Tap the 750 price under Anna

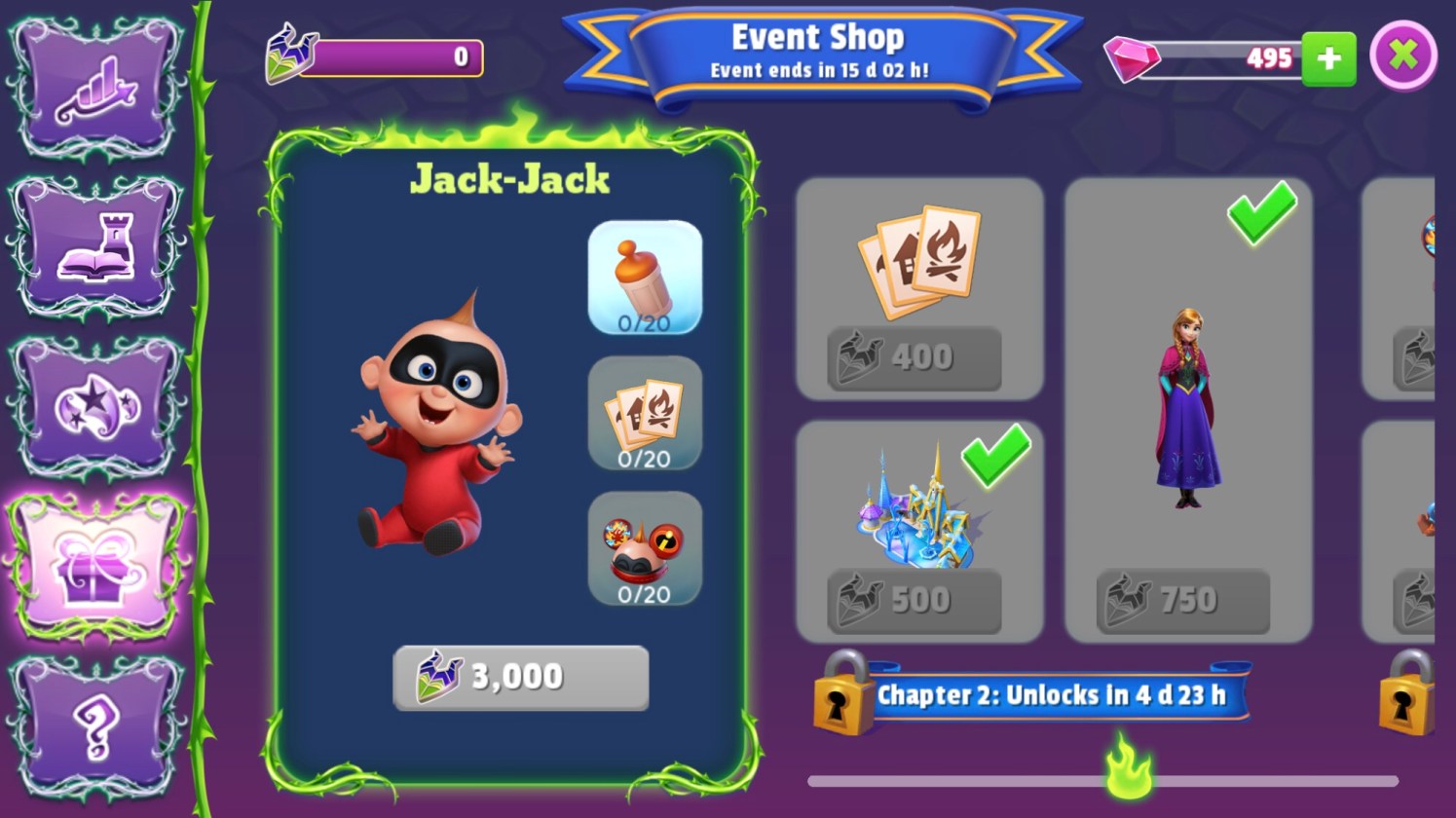[x=1182, y=600]
